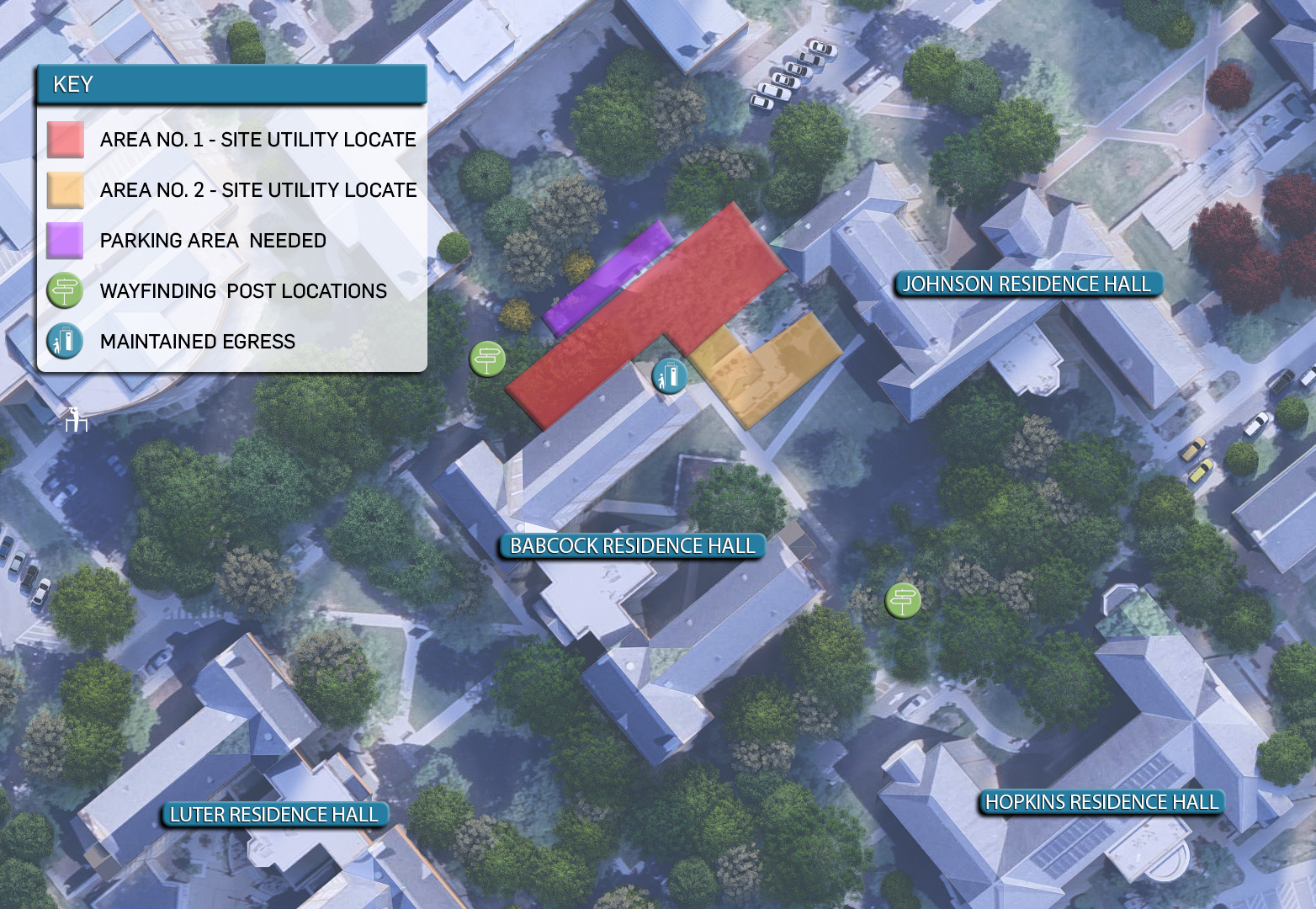Select the Babcock Residence Hall label
Image resolution: width=1316 pixels, height=909 pixels.
632,546
